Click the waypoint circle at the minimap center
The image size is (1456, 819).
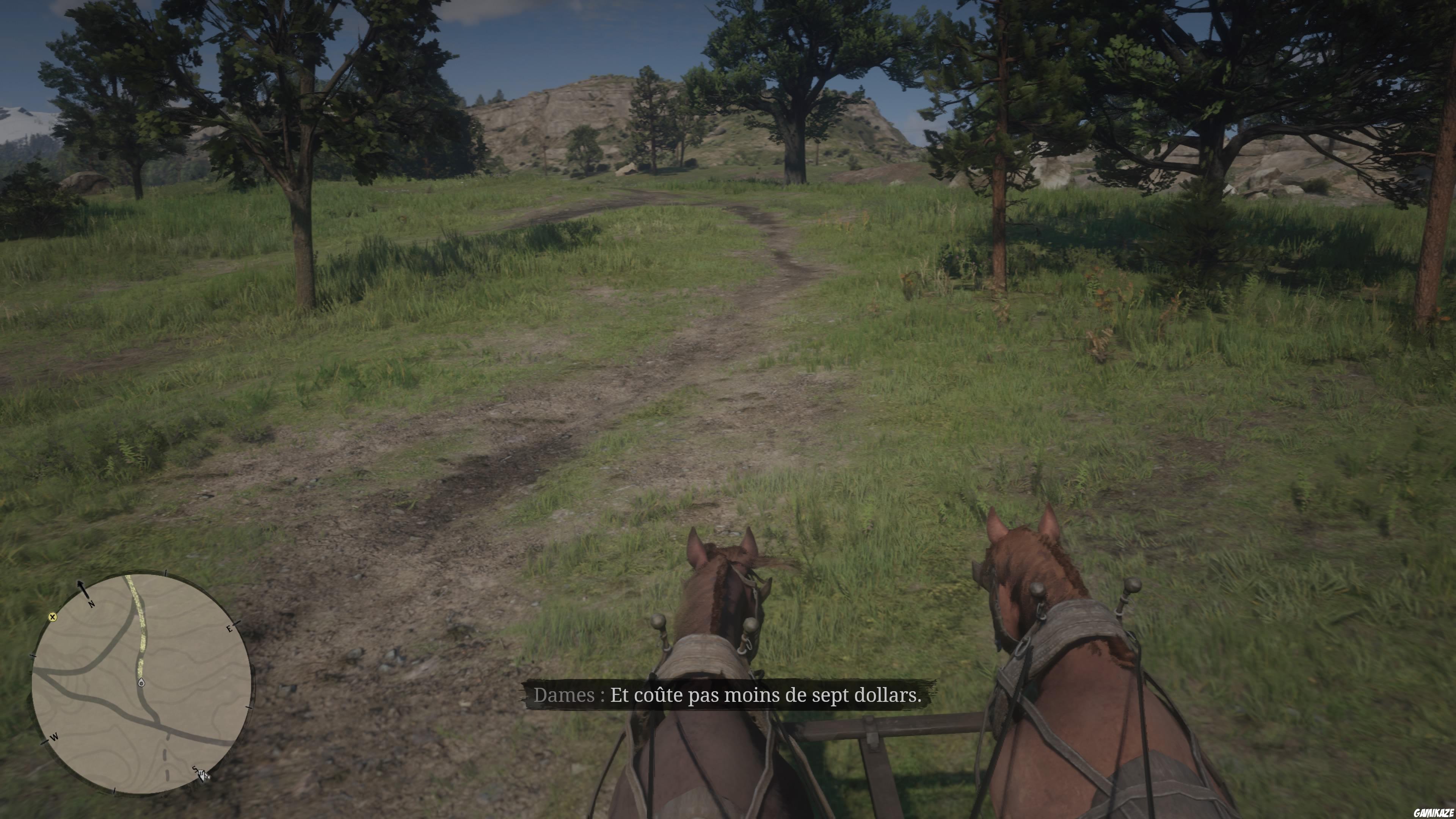142,683
